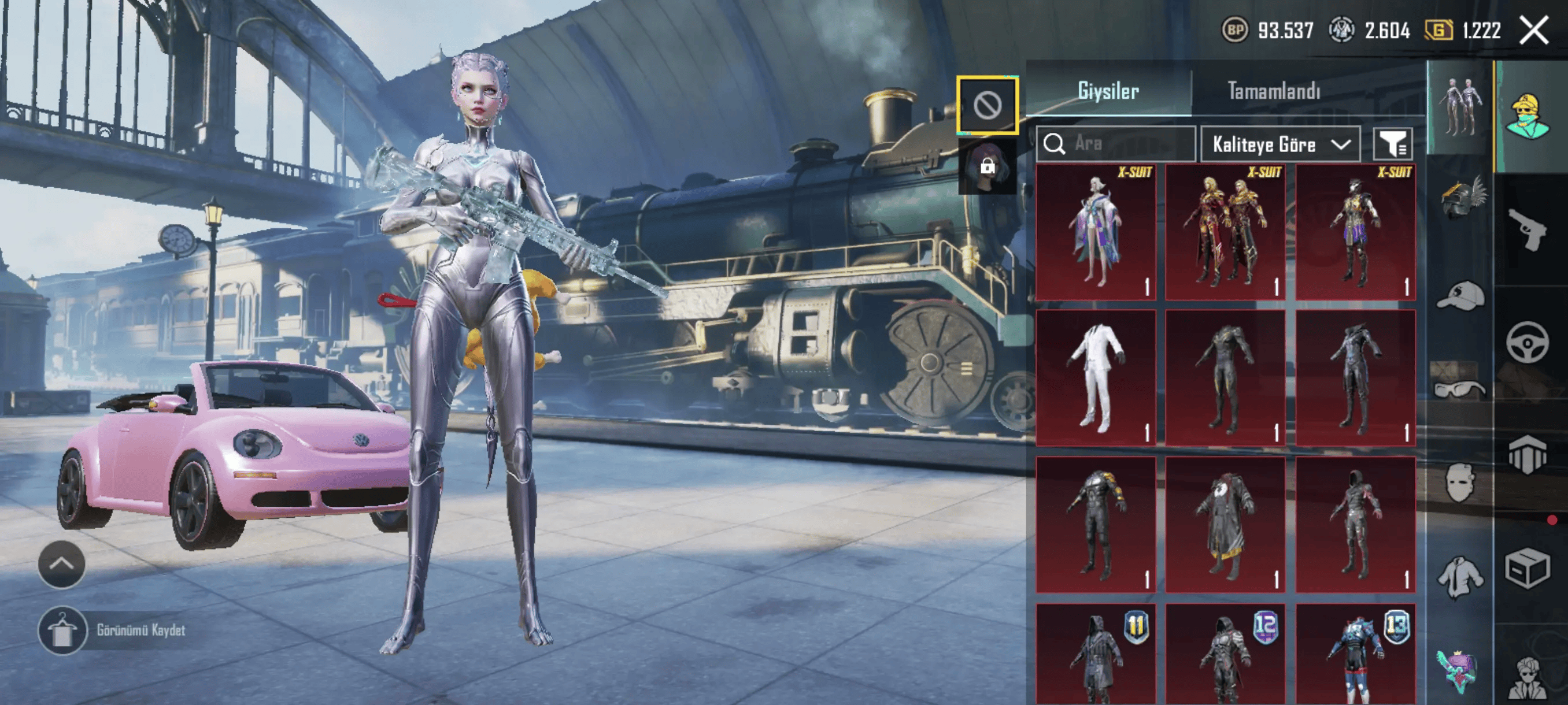Open the Kaliteye Göre sort dropdown
Image resolution: width=1568 pixels, height=705 pixels.
[1280, 144]
